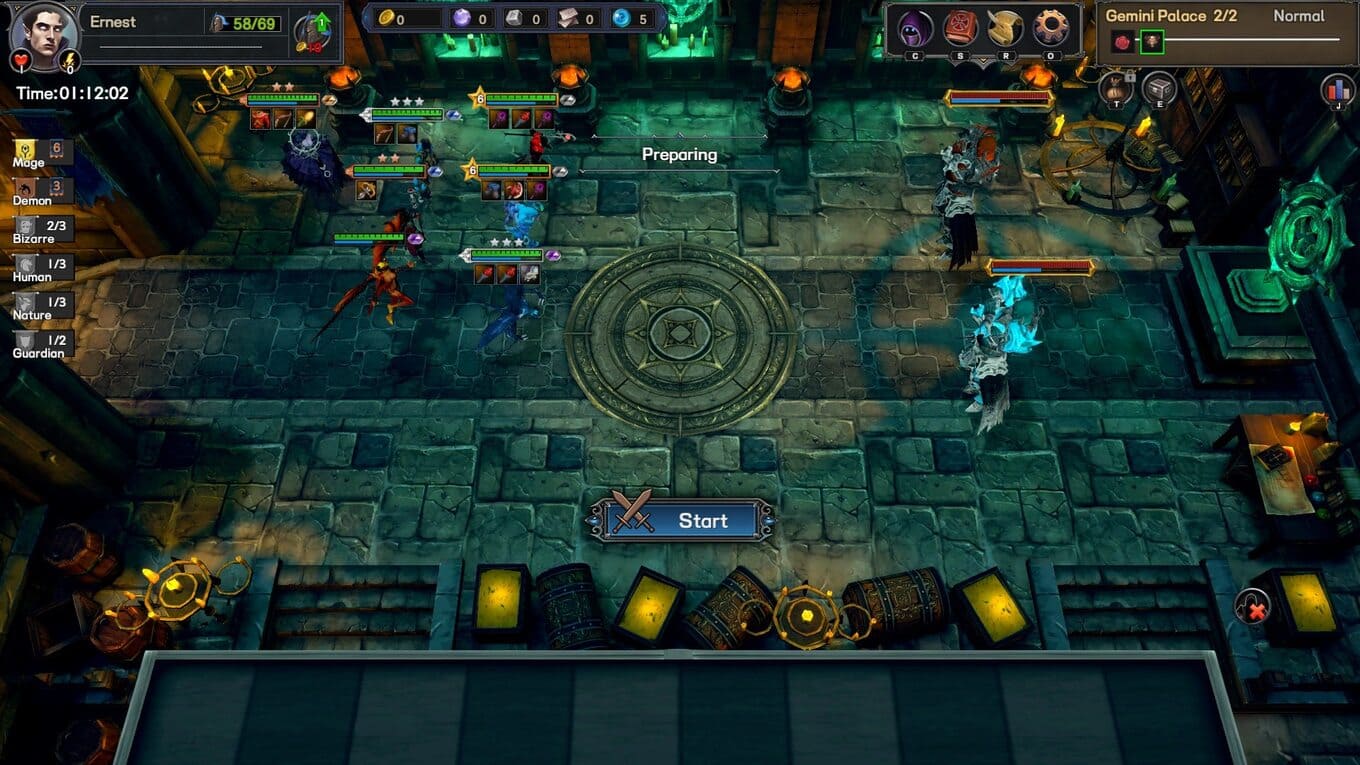This screenshot has height=765, width=1360.
Task: Open the treasure chest inventory
Action: (1159, 89)
